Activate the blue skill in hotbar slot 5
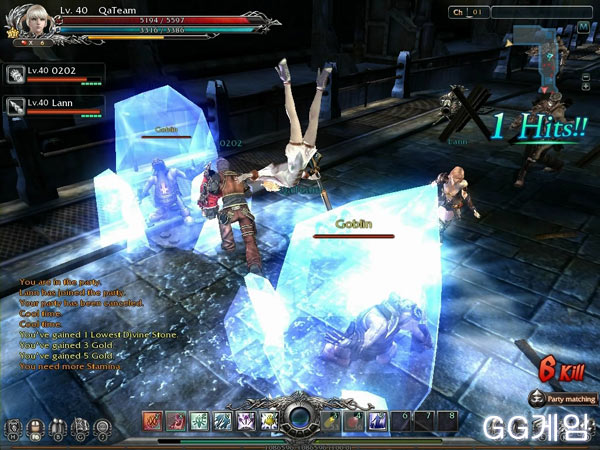Image resolution: width=600 pixels, height=450 pixels. 378,421
